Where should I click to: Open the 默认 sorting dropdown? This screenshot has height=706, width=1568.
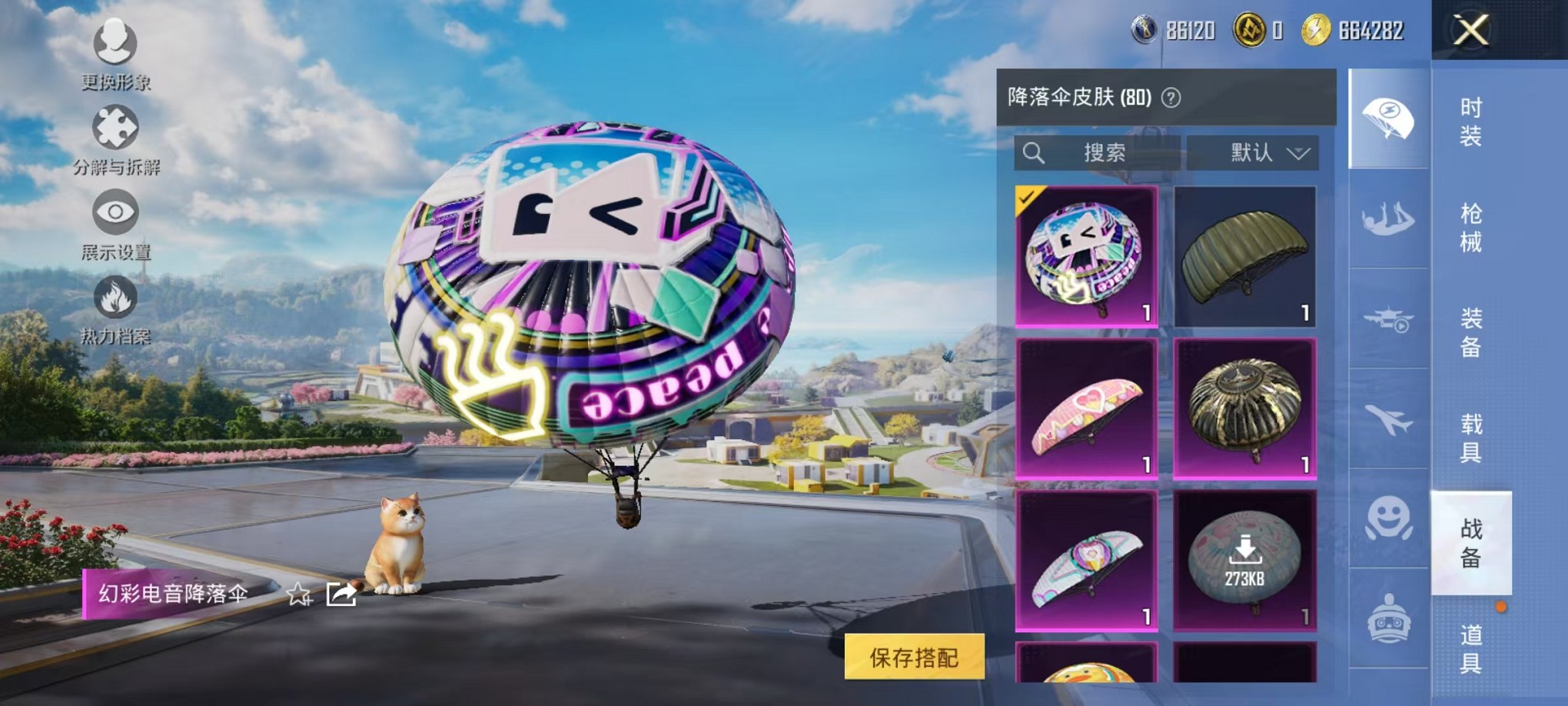pyautogui.click(x=1253, y=152)
